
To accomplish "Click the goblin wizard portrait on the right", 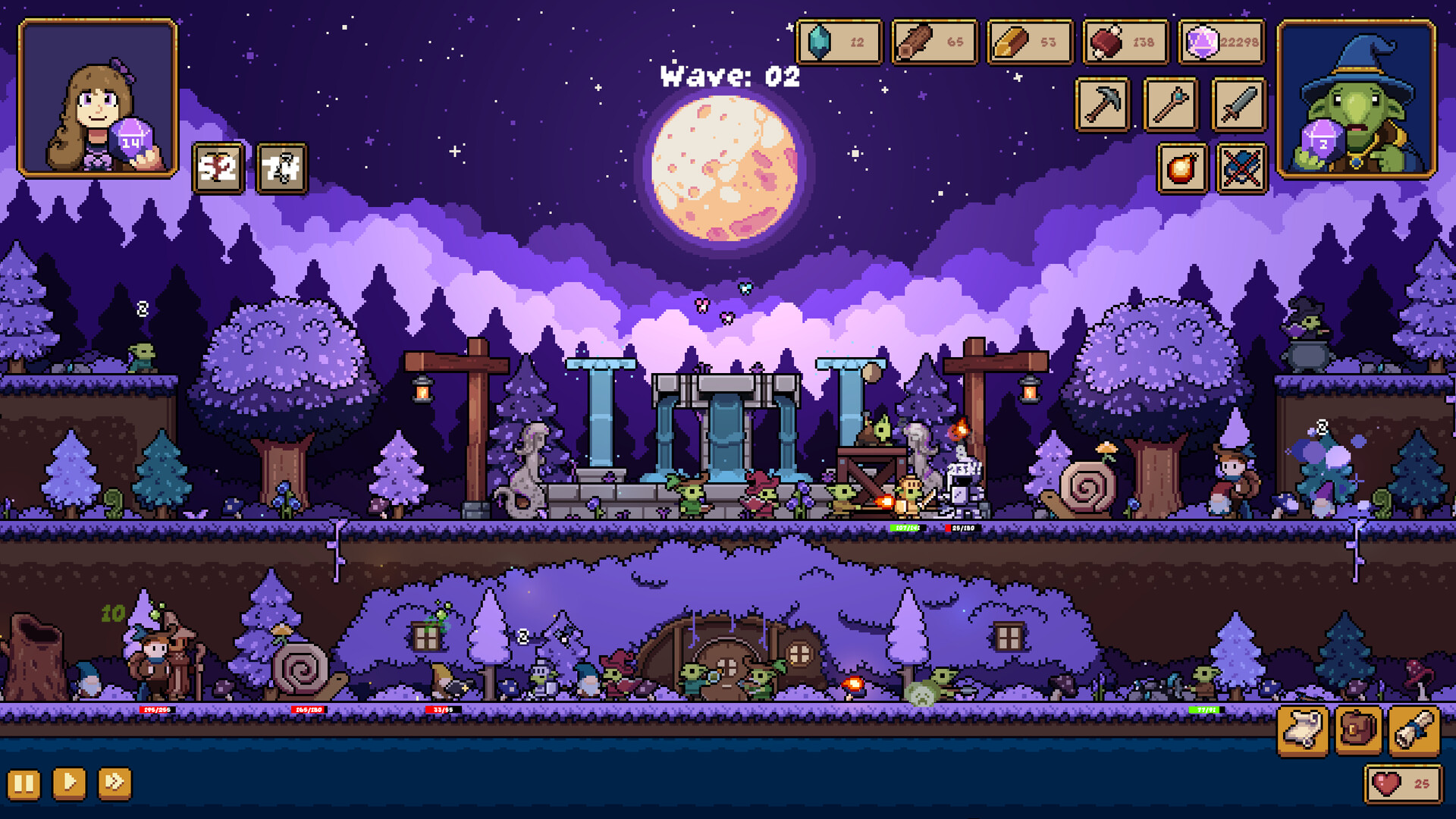I will coord(1356,99).
